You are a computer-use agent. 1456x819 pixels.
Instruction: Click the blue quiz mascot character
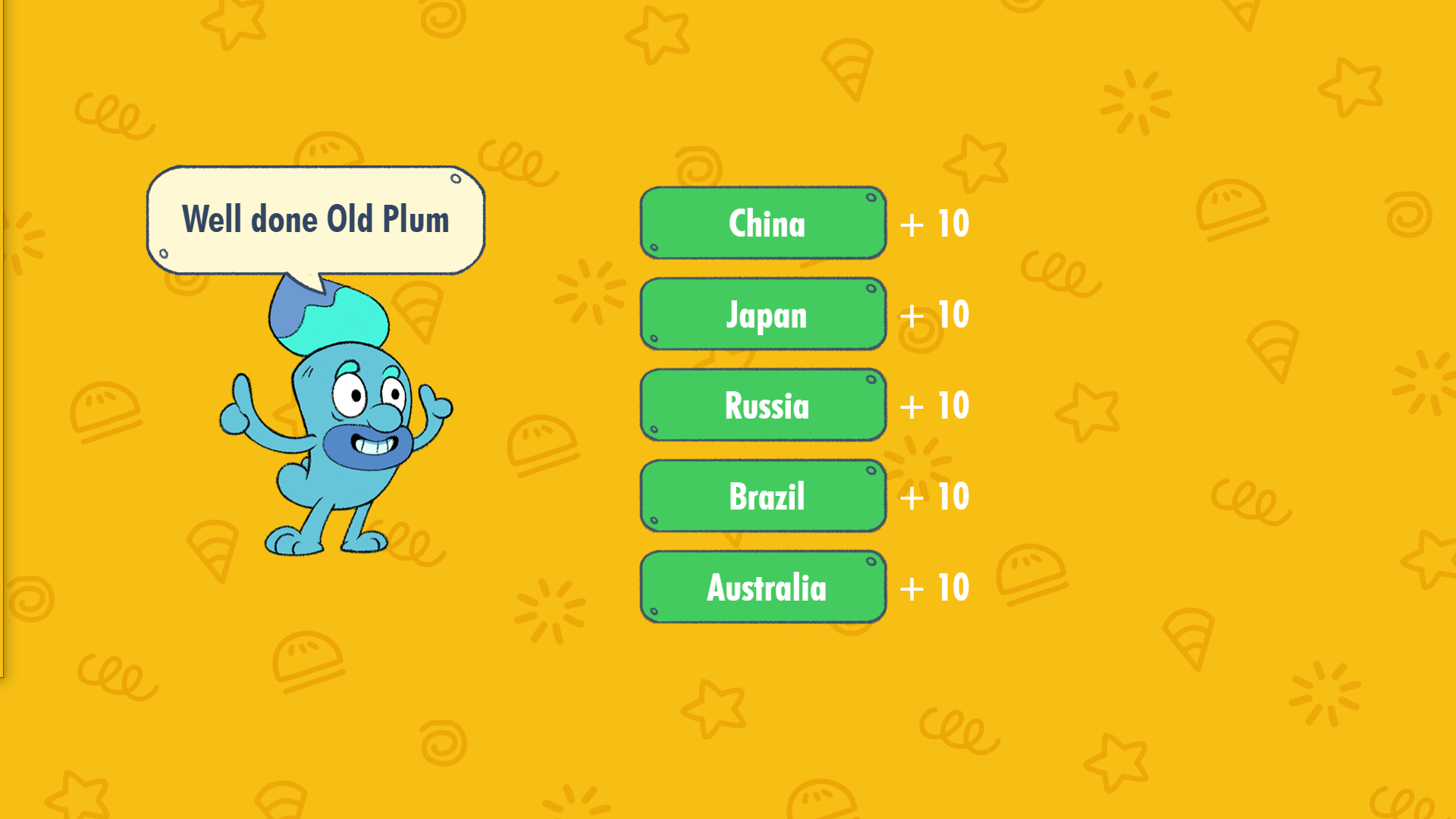(349, 425)
